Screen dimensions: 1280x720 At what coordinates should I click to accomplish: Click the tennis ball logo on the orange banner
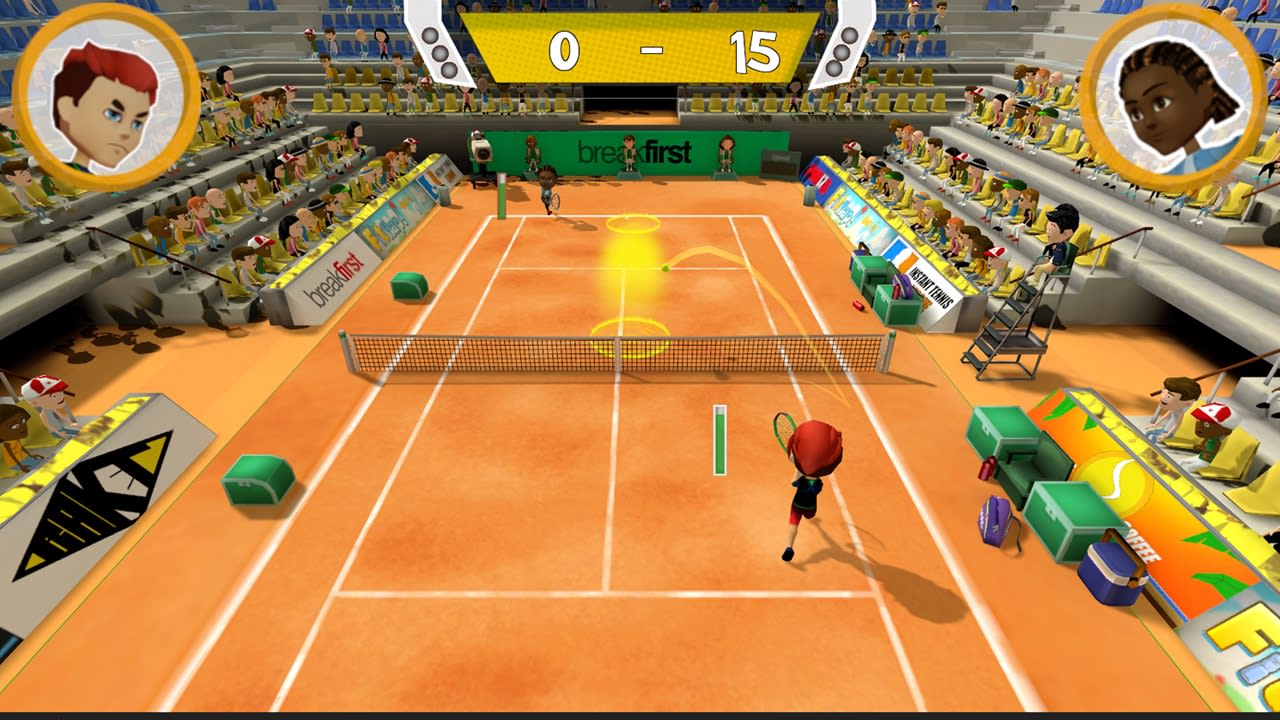[x=1113, y=483]
